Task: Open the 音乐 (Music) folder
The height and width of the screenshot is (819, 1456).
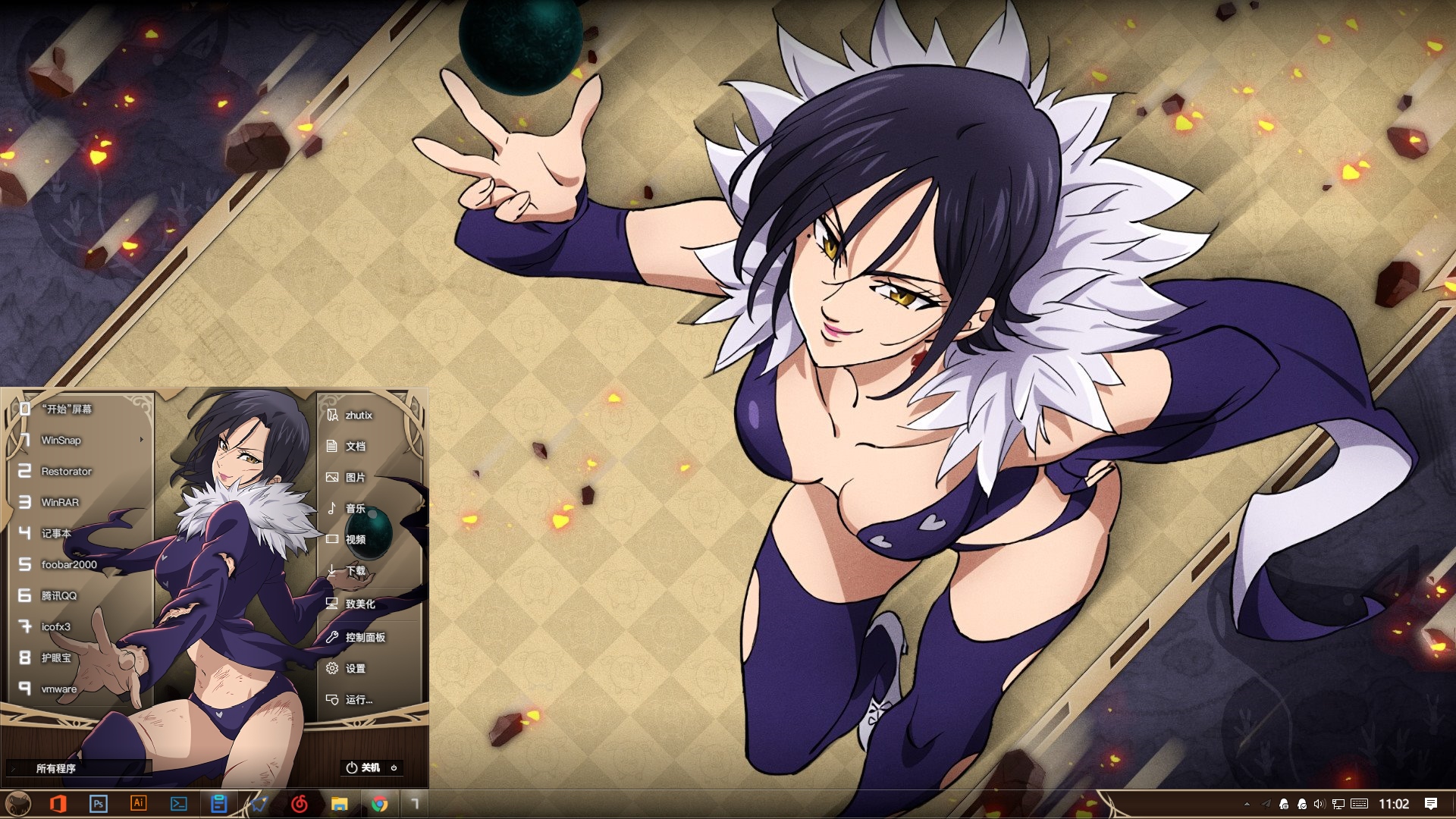Action: coord(355,508)
